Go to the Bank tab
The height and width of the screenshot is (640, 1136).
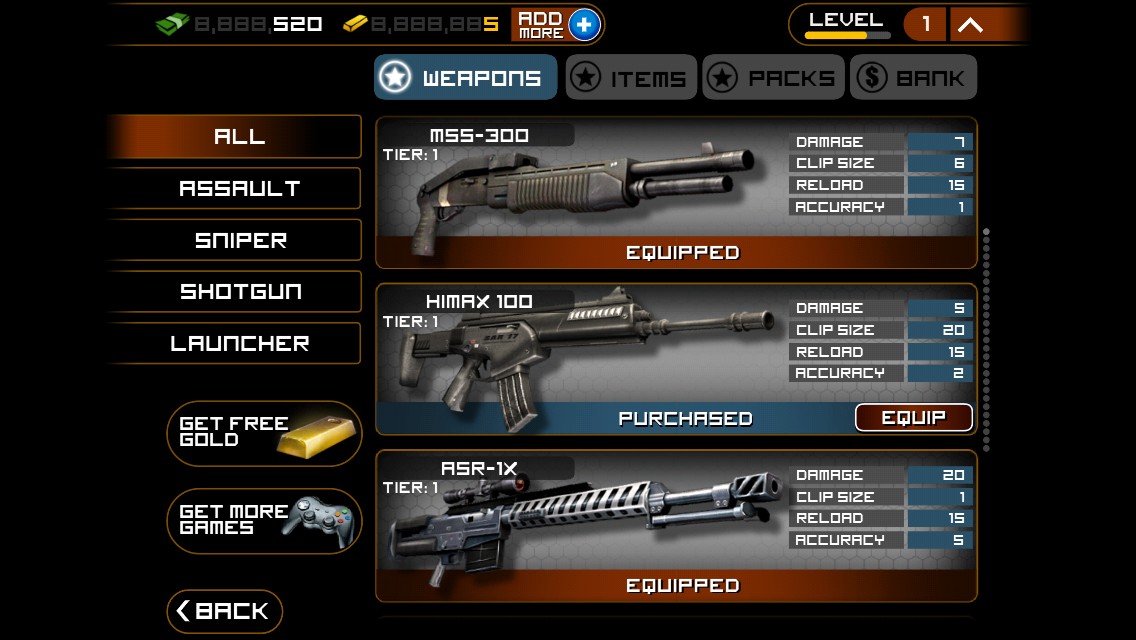(913, 78)
